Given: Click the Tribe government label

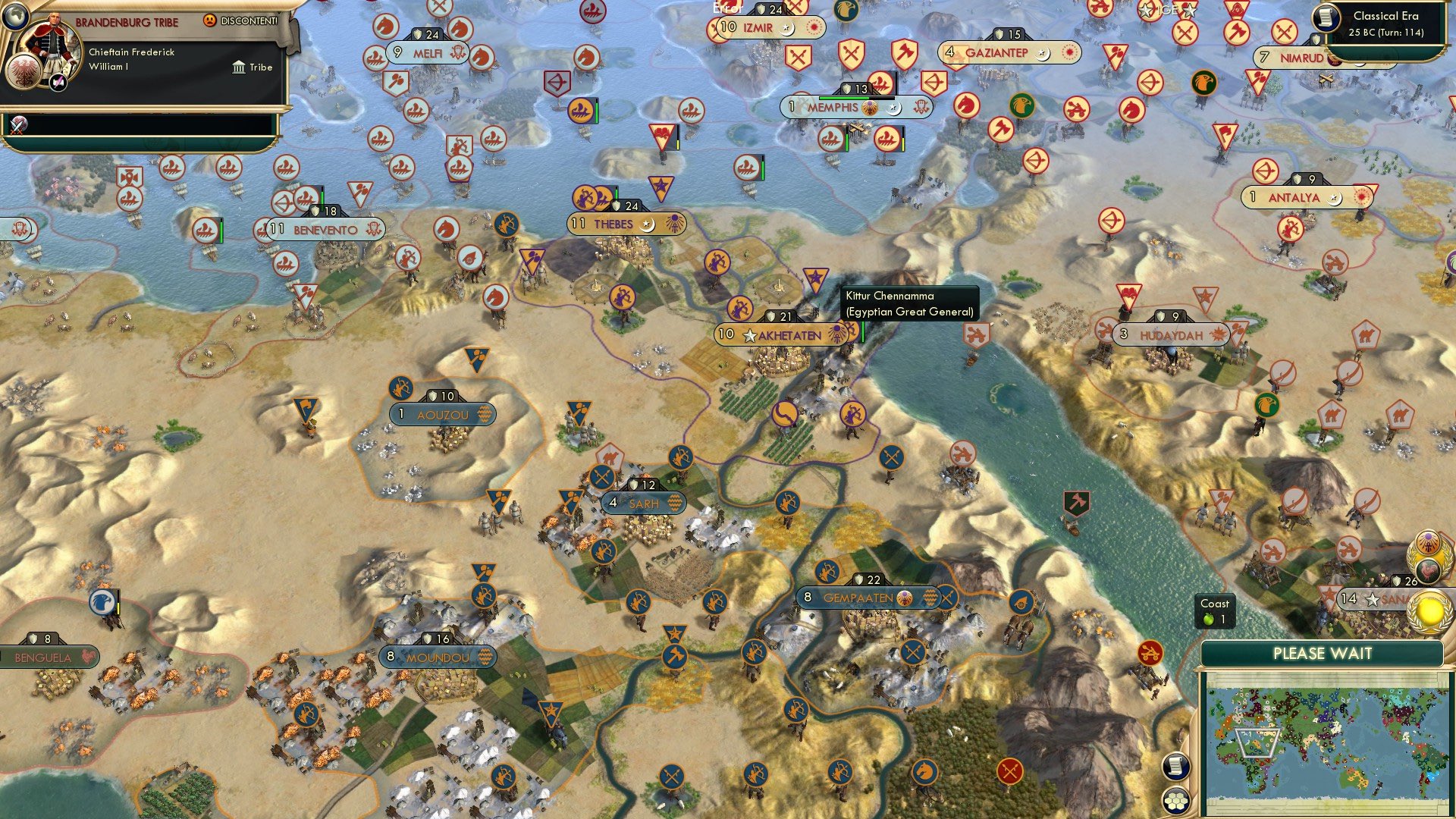Looking at the screenshot, I should tap(258, 67).
